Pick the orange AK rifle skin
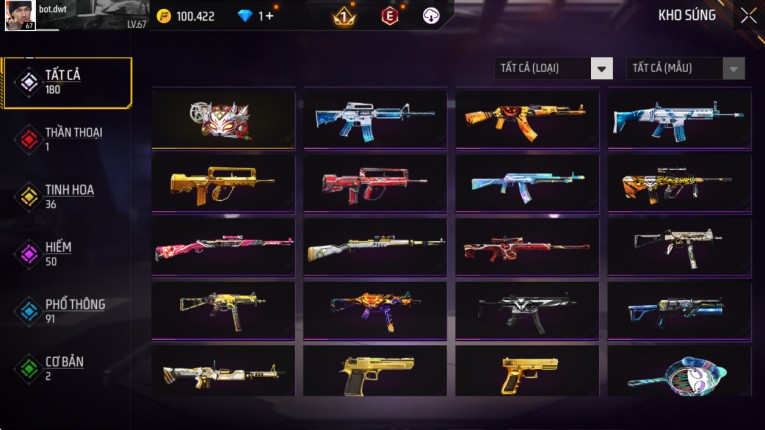 (x=527, y=120)
